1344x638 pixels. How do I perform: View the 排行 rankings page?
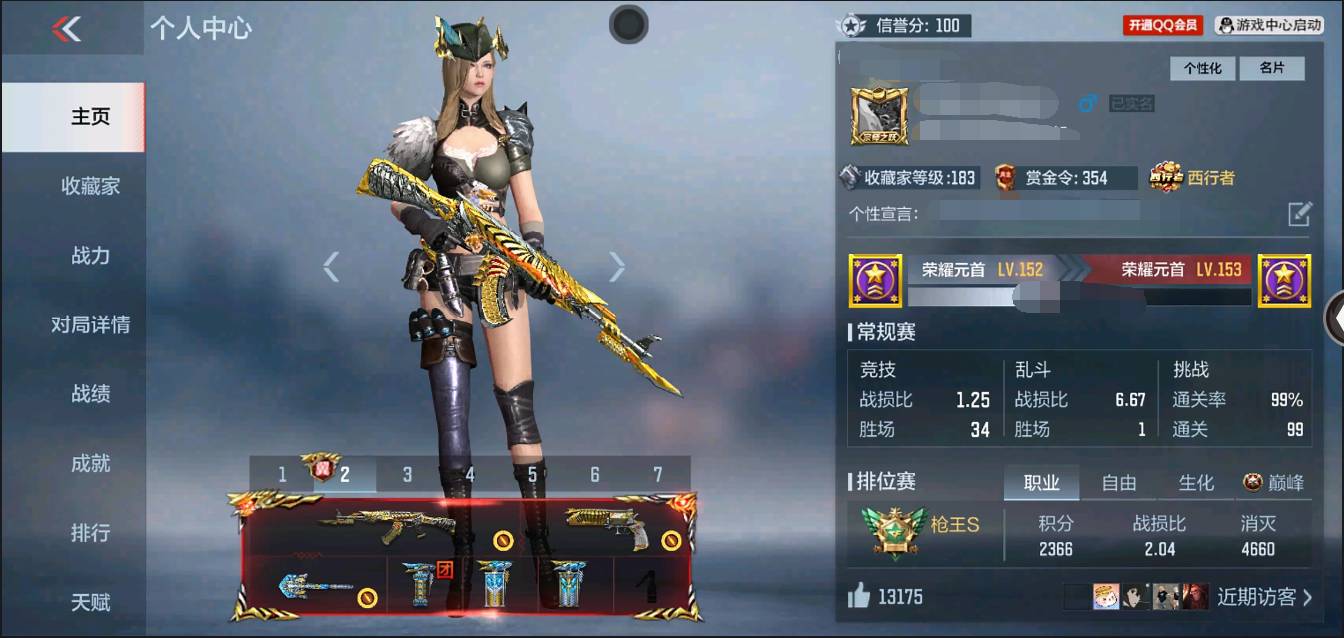click(90, 533)
